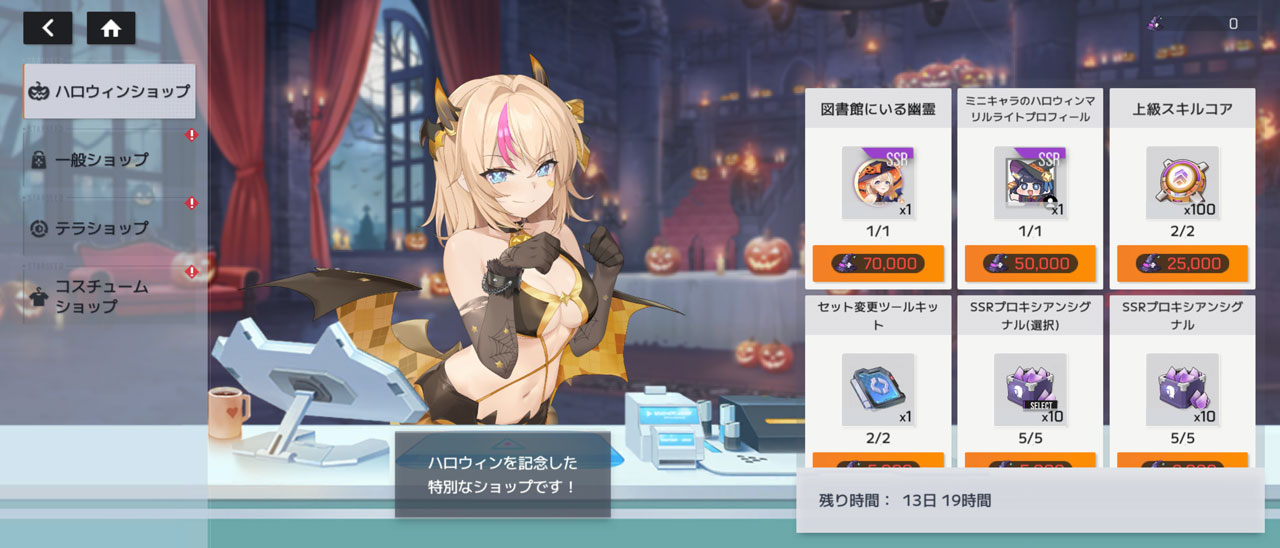Show the コスチュームショップ tab
Viewport: 1280px width, 548px height.
(102, 296)
